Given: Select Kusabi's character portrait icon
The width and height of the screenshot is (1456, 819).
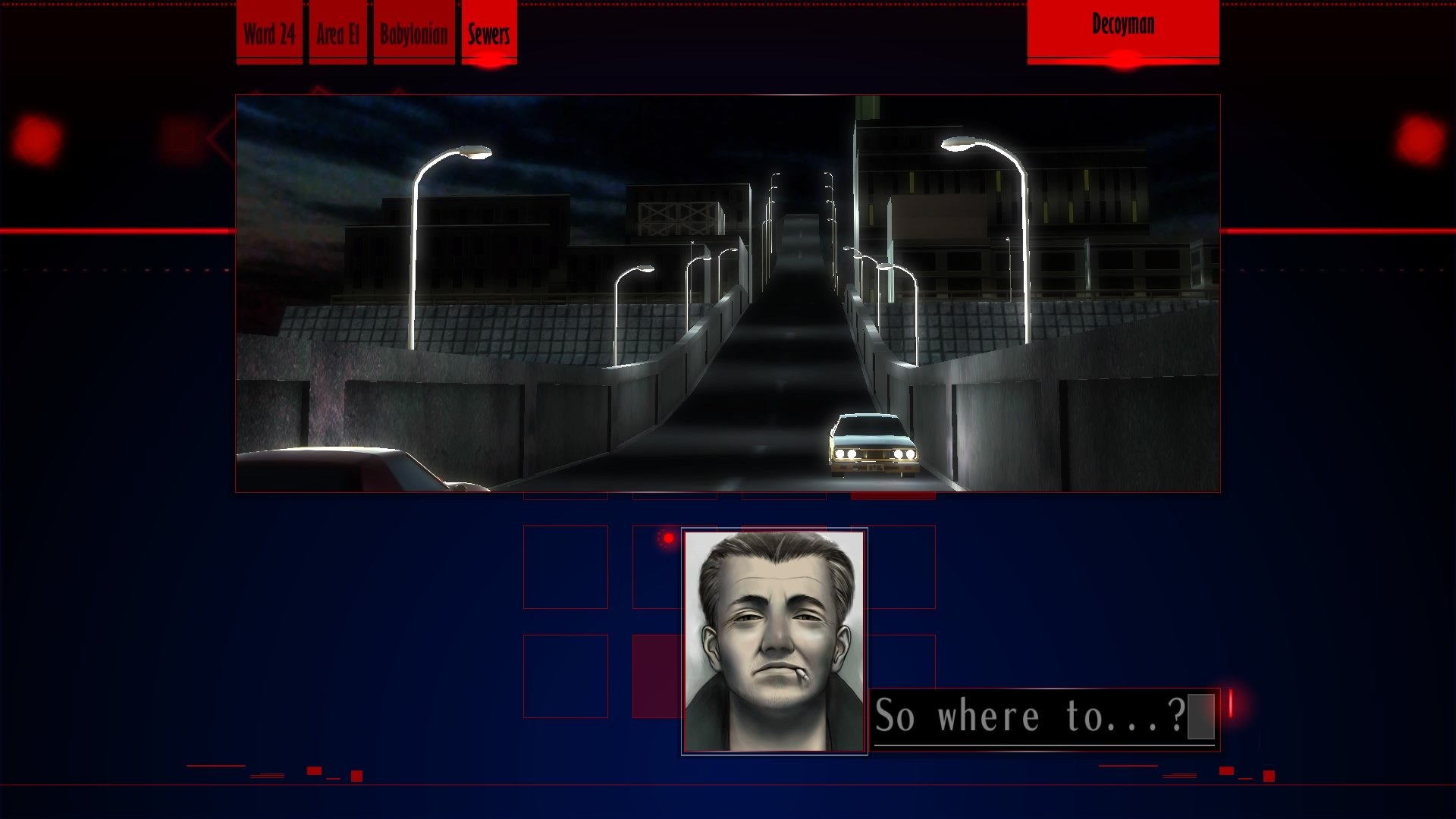Looking at the screenshot, I should [775, 641].
